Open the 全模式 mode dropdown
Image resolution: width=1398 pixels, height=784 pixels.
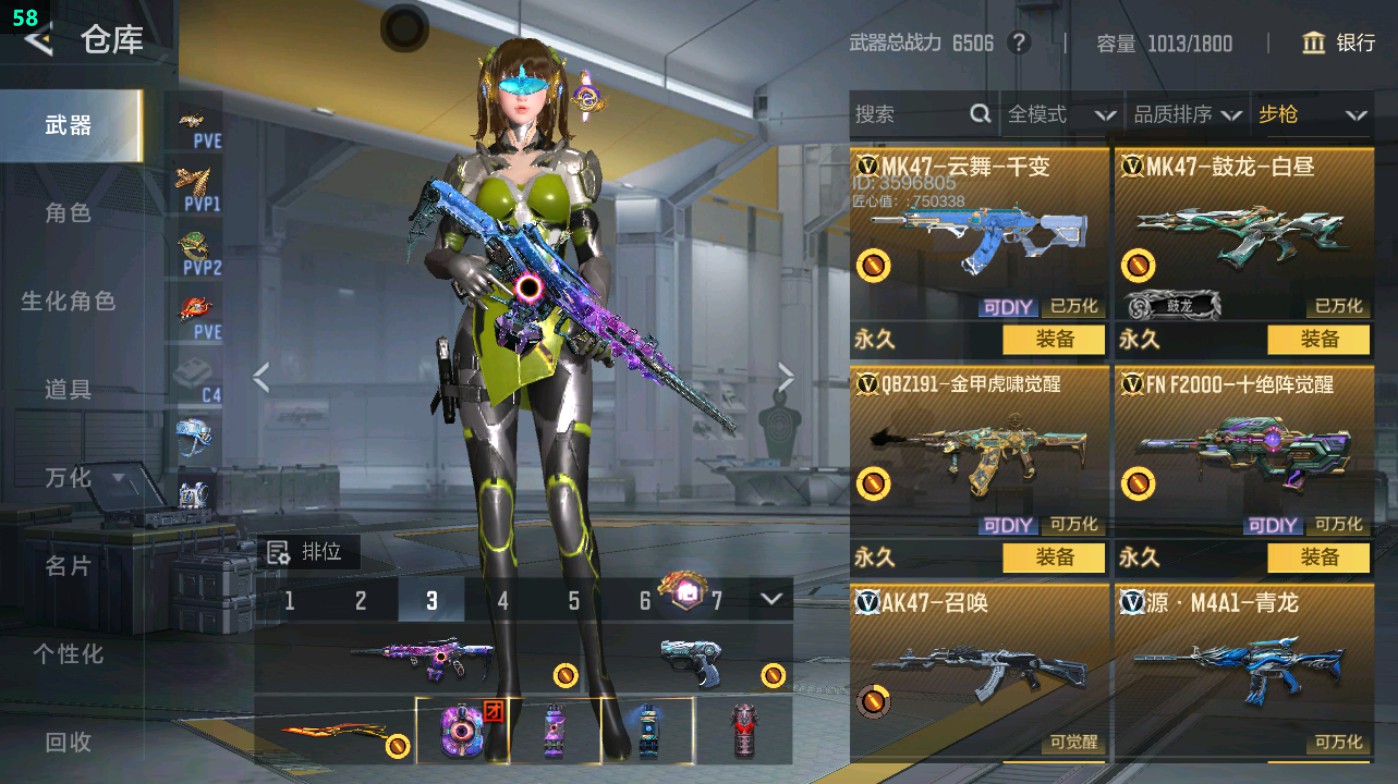point(1061,115)
